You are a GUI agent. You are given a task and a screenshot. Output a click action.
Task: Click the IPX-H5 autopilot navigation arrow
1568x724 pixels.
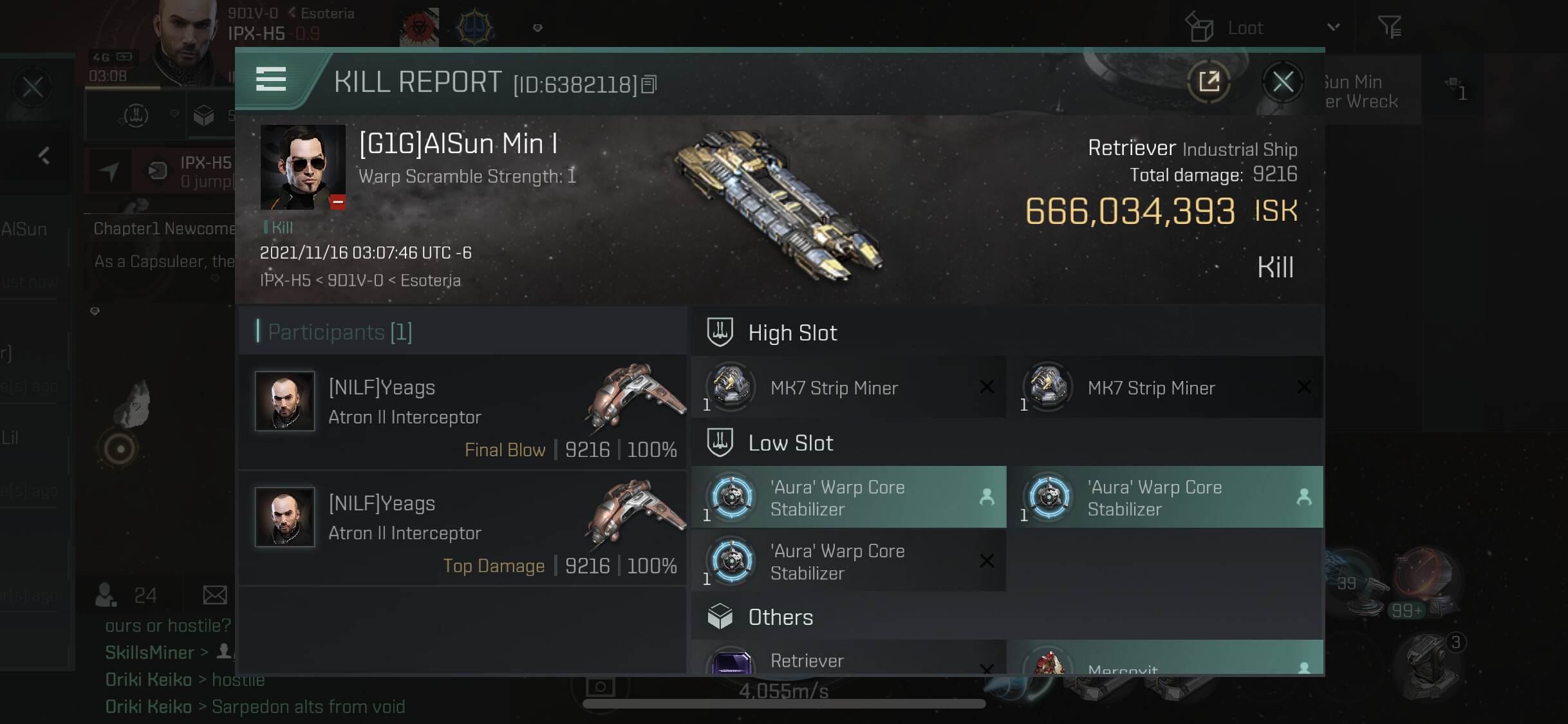pyautogui.click(x=109, y=171)
